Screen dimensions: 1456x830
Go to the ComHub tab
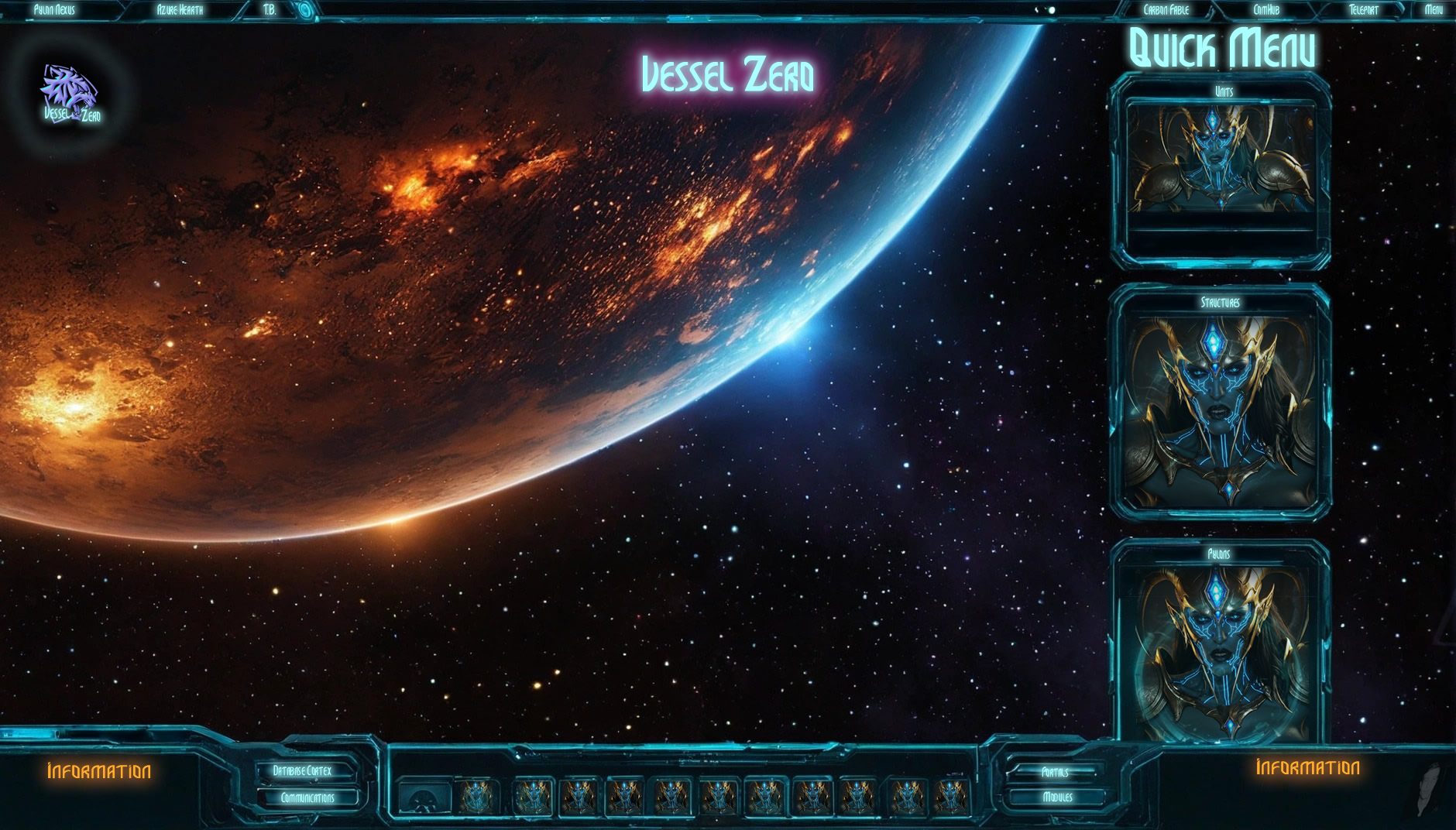1266,10
